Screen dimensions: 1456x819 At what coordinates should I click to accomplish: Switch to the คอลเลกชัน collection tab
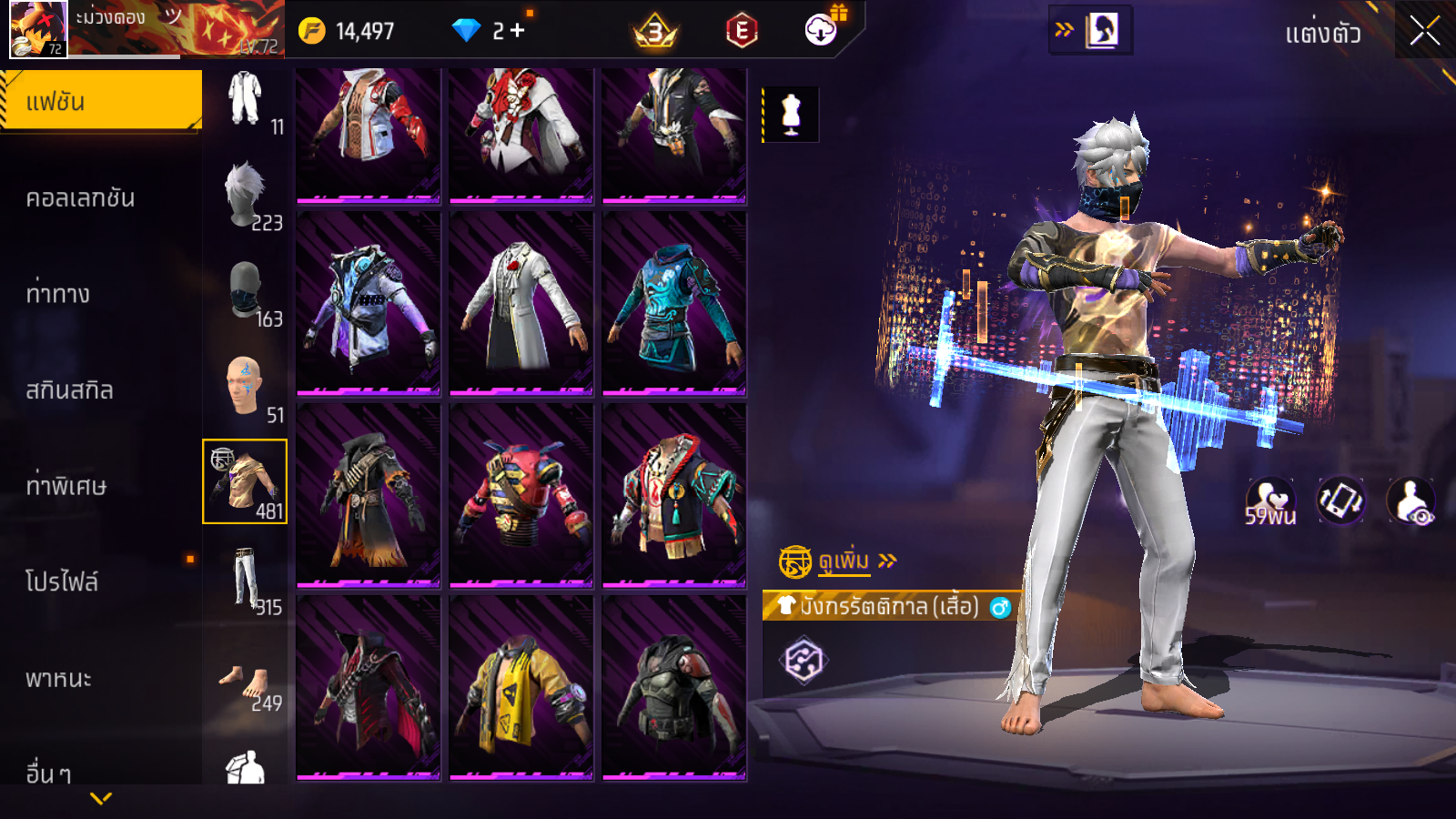[x=81, y=198]
